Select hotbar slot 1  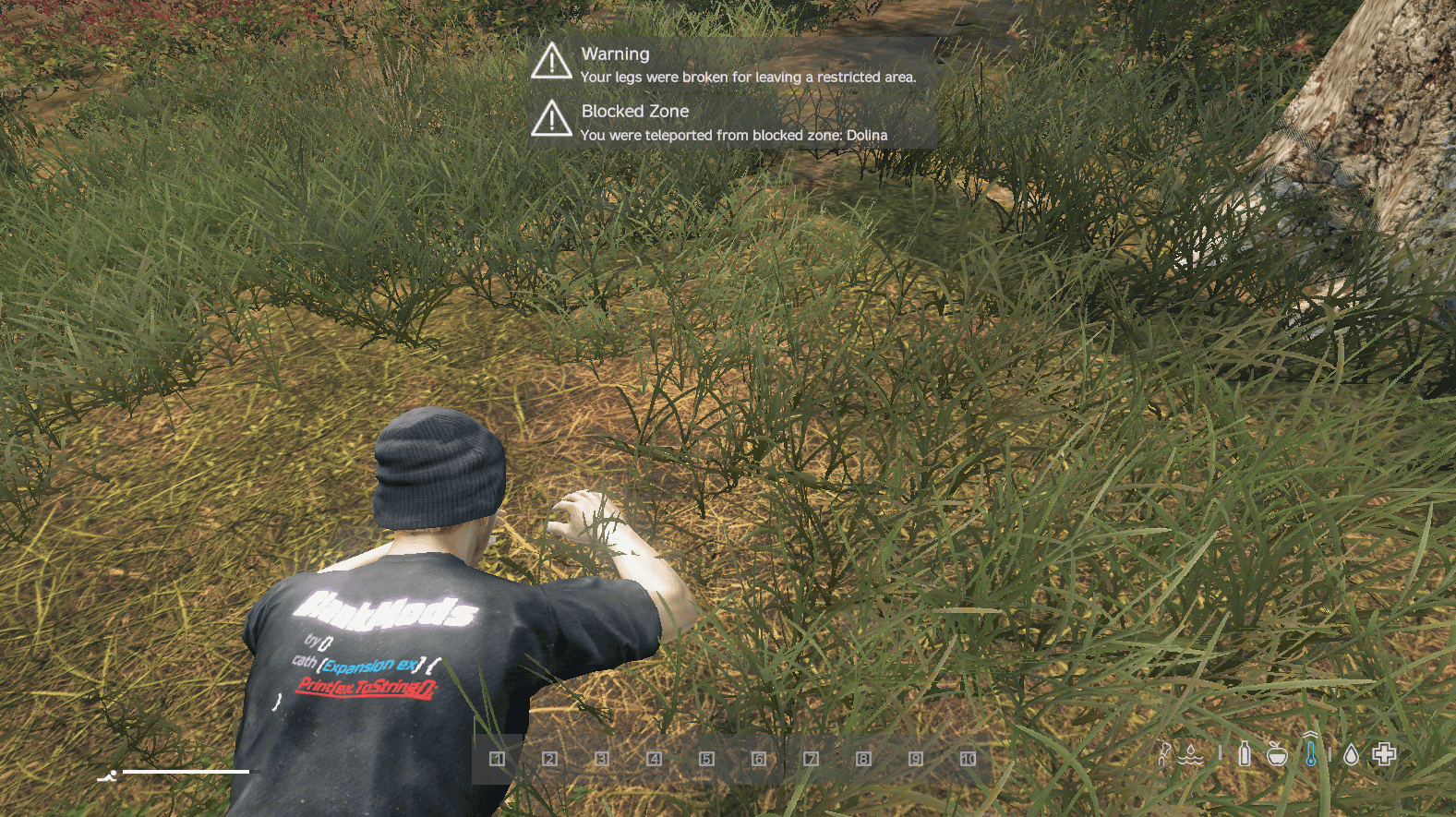pyautogui.click(x=497, y=759)
